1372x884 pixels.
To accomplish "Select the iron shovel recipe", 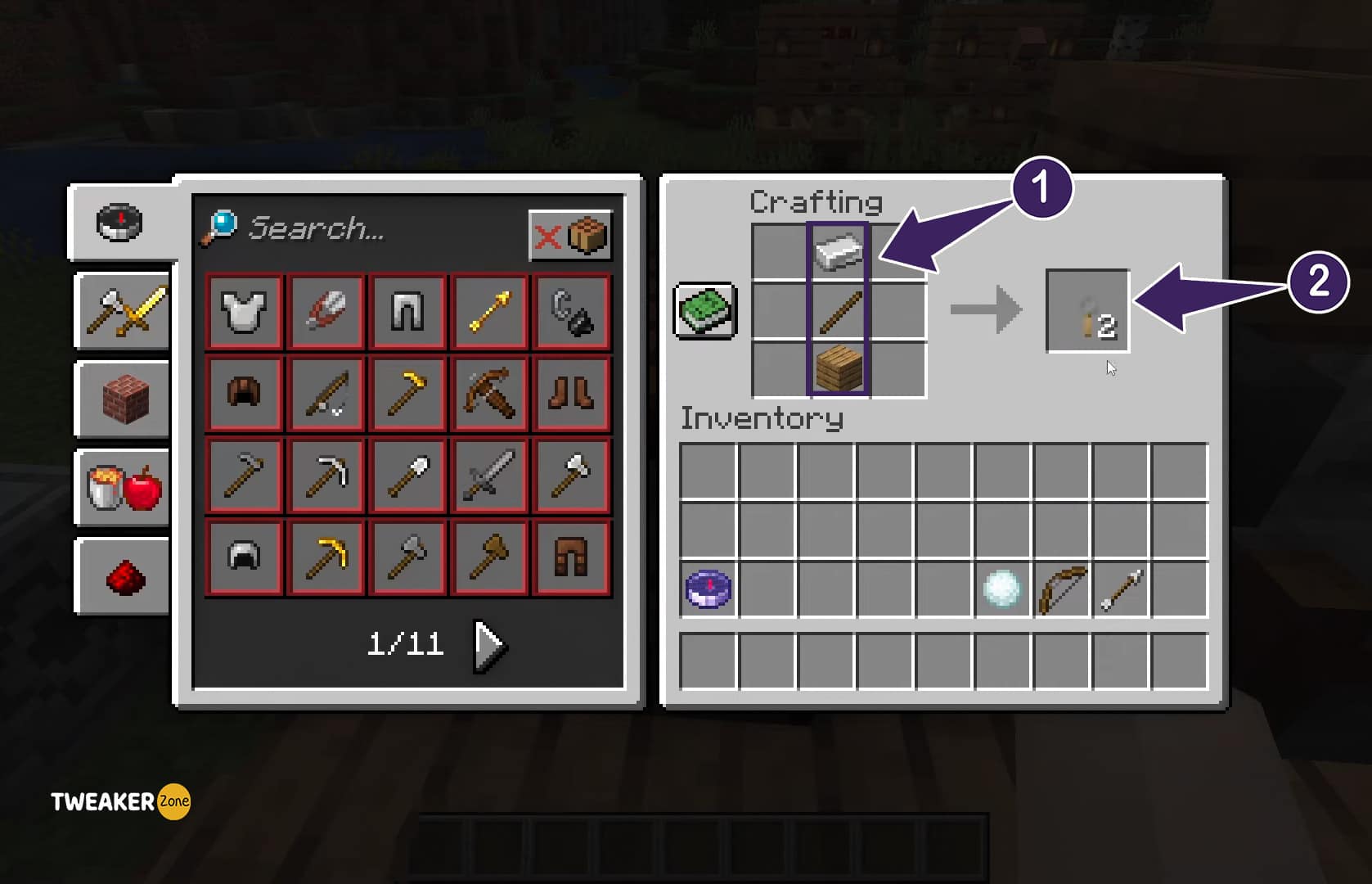I will [407, 476].
